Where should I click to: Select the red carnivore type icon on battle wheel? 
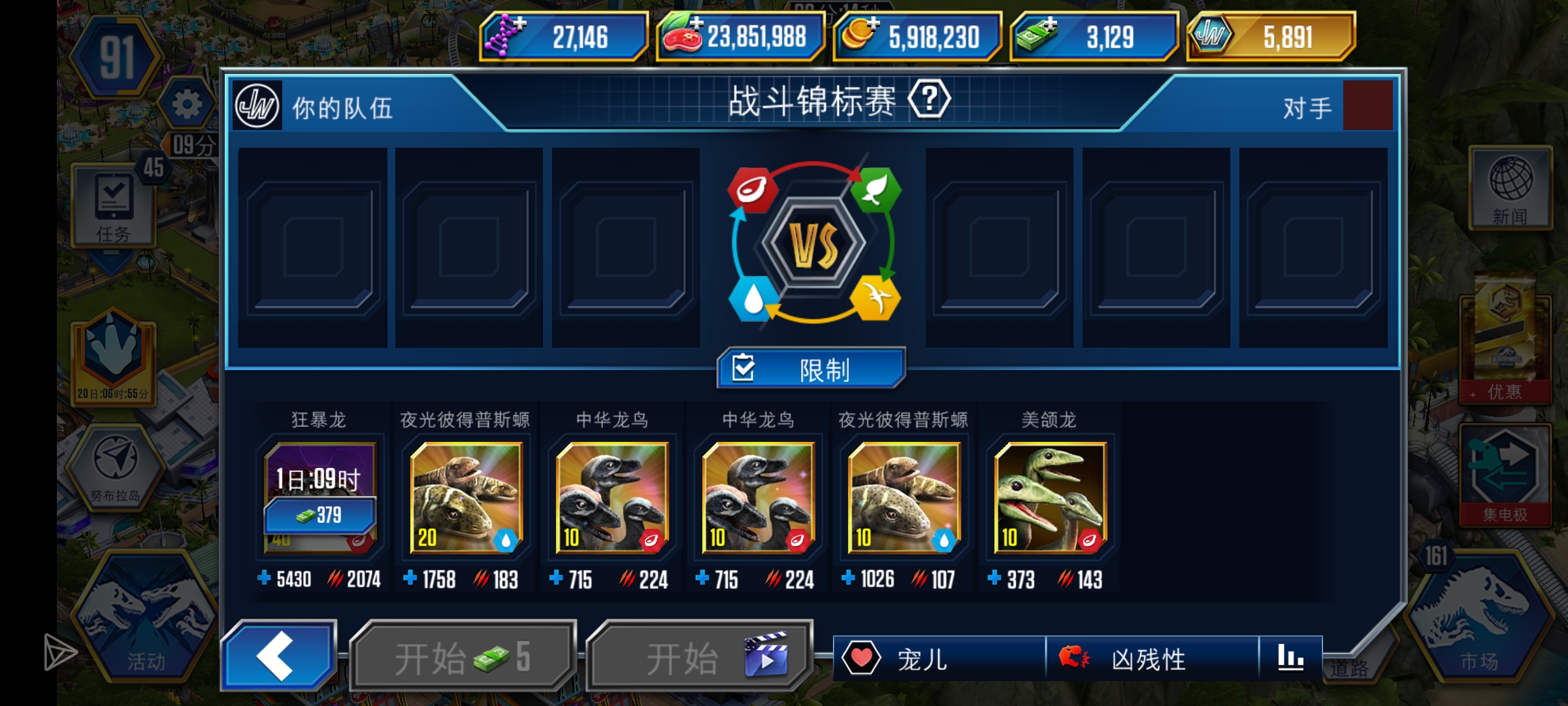(x=753, y=190)
